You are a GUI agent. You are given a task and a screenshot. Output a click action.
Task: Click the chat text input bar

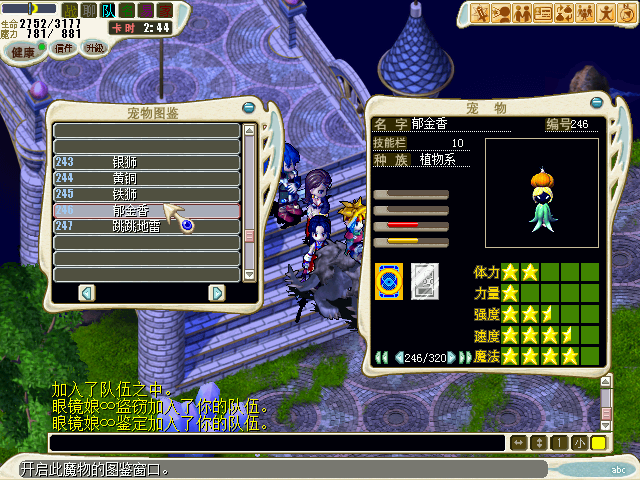[x=276, y=442]
